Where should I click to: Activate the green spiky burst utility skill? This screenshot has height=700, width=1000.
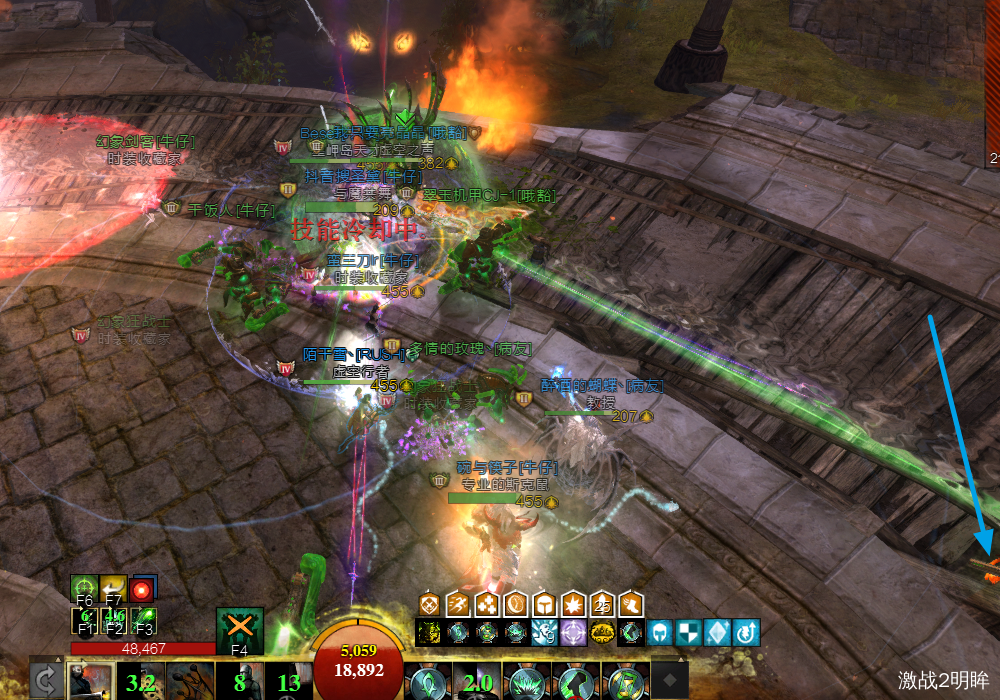click(524, 681)
